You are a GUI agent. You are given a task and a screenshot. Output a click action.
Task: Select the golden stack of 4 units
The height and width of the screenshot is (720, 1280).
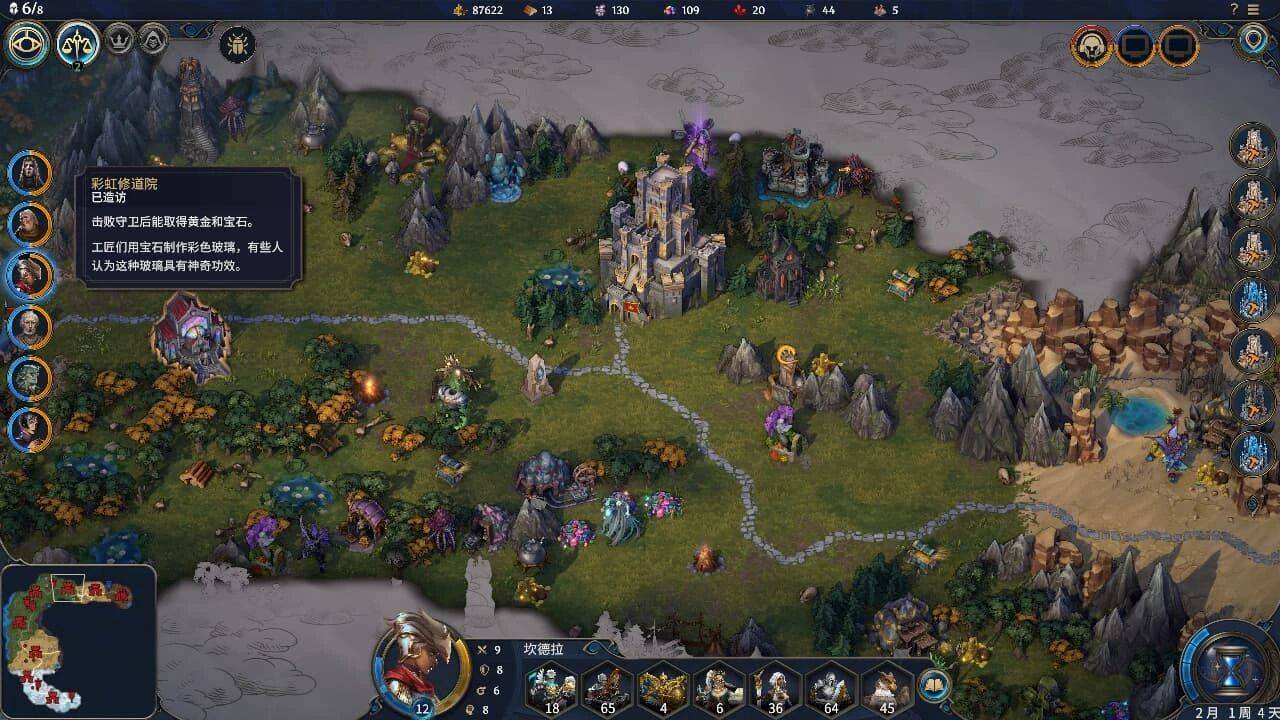(664, 686)
